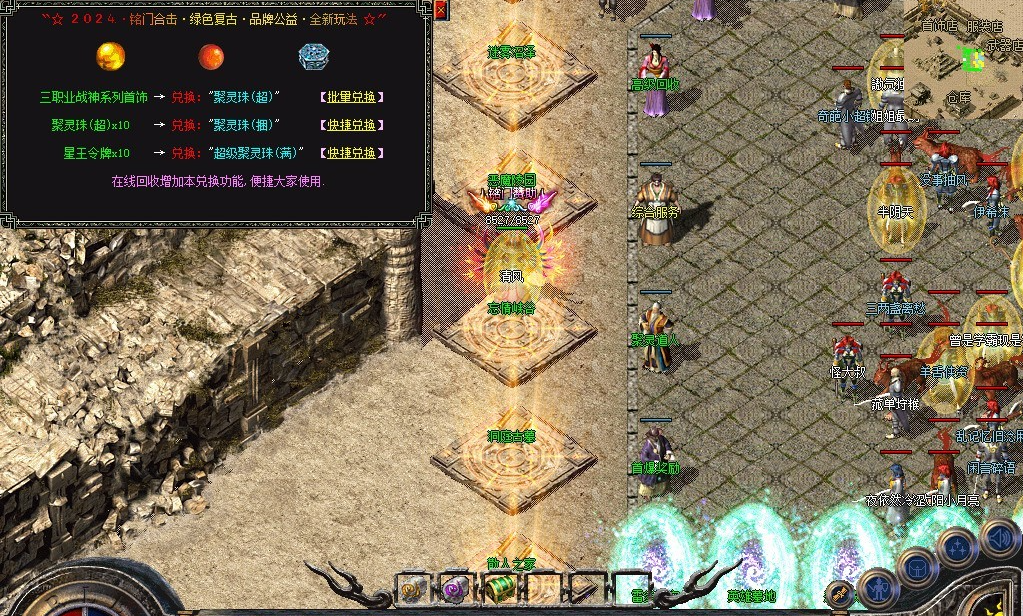Screen dimensions: 1023x616
Task: Close the exchange dialog with the red X
Action: point(441,11)
